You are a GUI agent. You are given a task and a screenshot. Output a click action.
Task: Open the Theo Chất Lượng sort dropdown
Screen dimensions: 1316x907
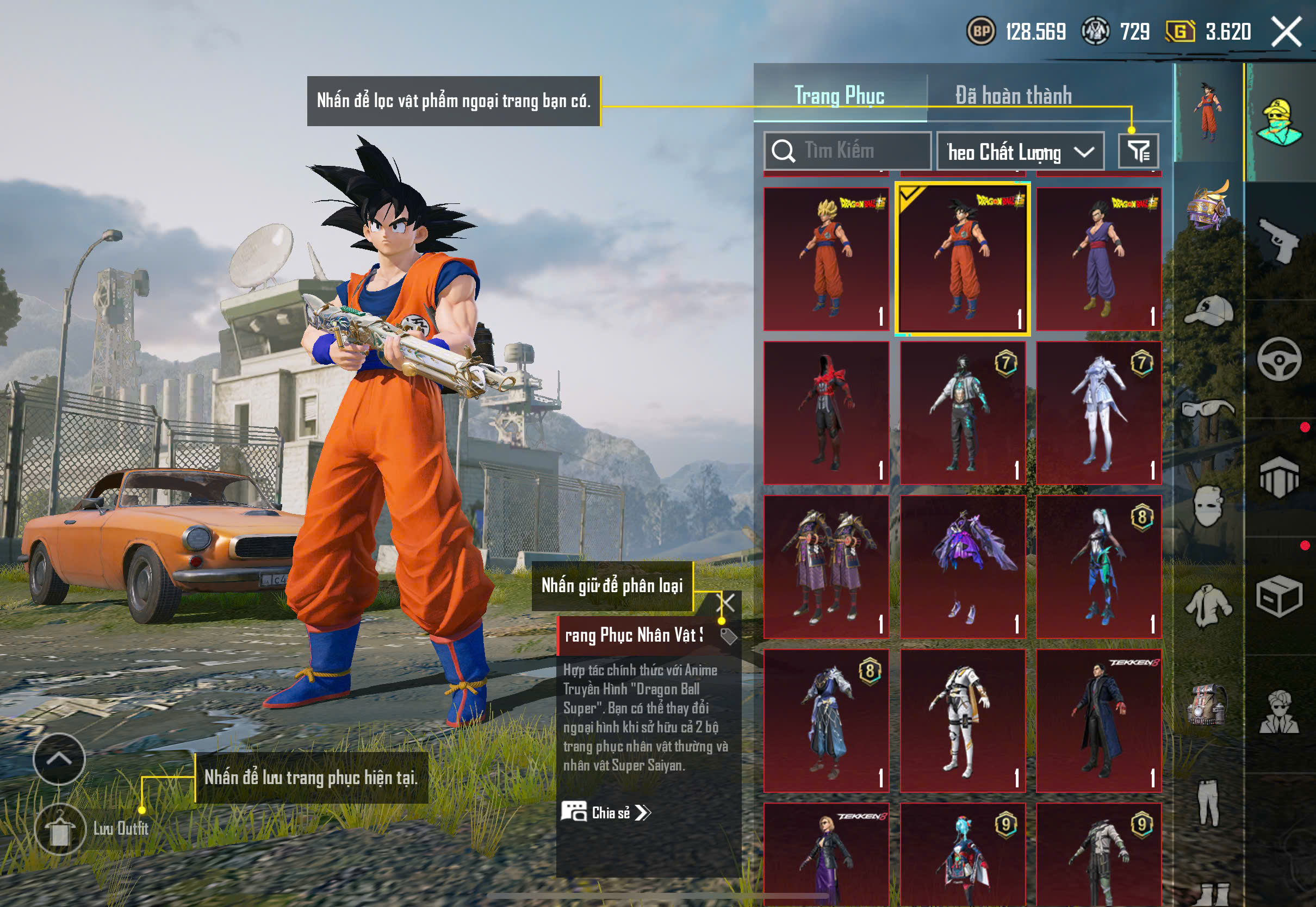pos(1020,152)
